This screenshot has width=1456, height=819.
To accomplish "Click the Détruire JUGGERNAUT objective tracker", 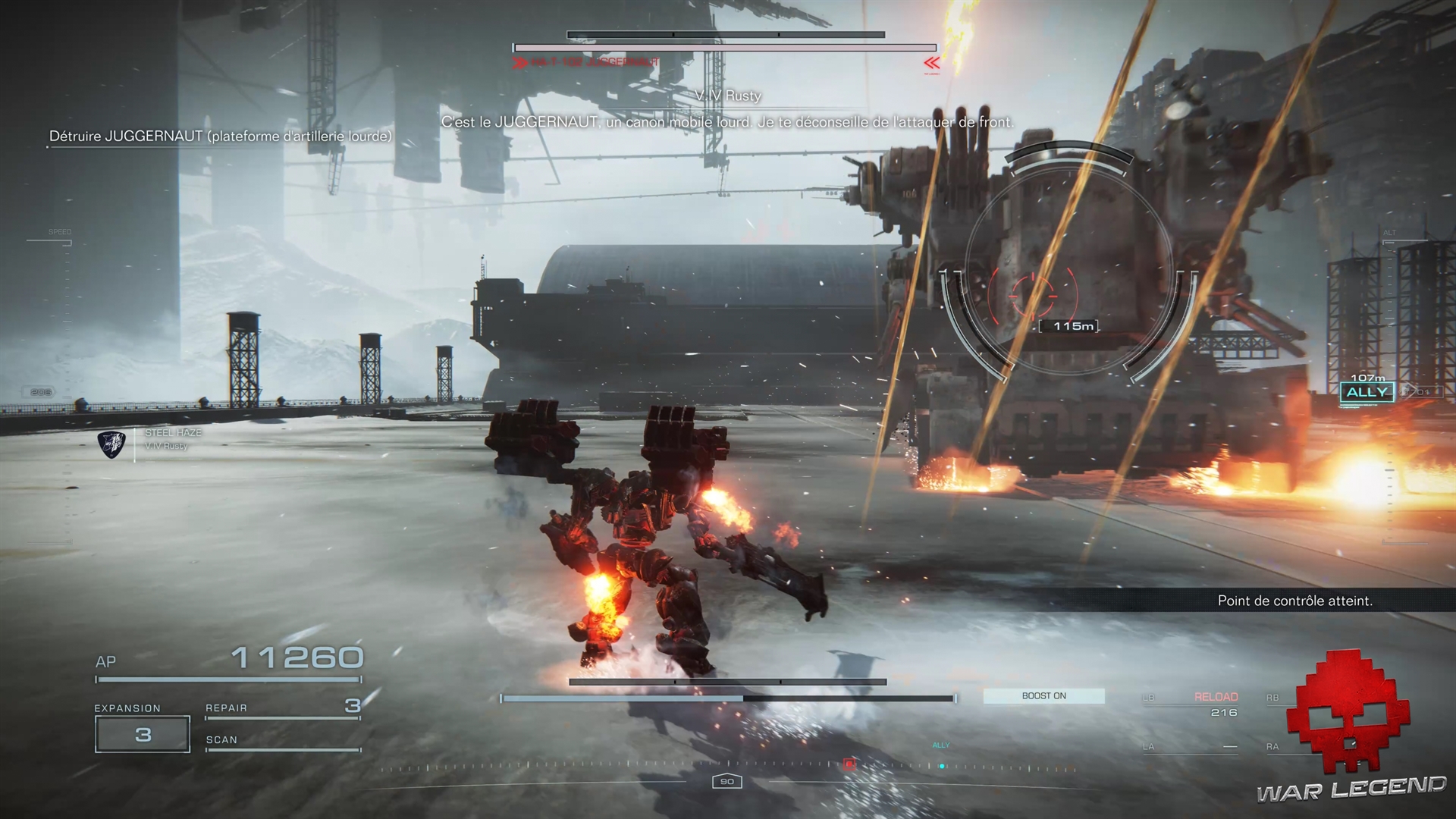I will (x=220, y=136).
